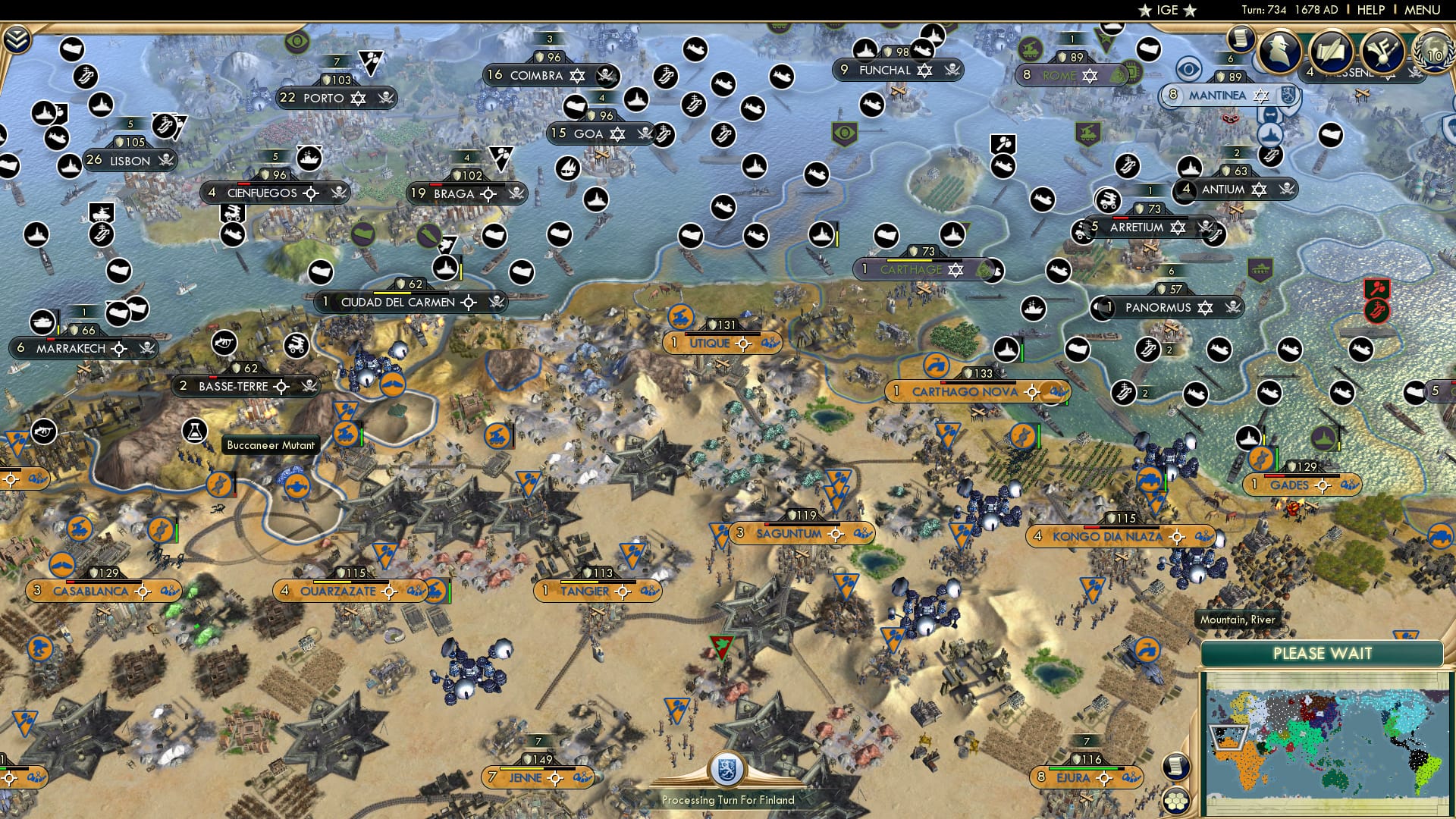Click Kongo Dia Nlaza's red health bar
The height and width of the screenshot is (819, 1456).
point(1092,527)
